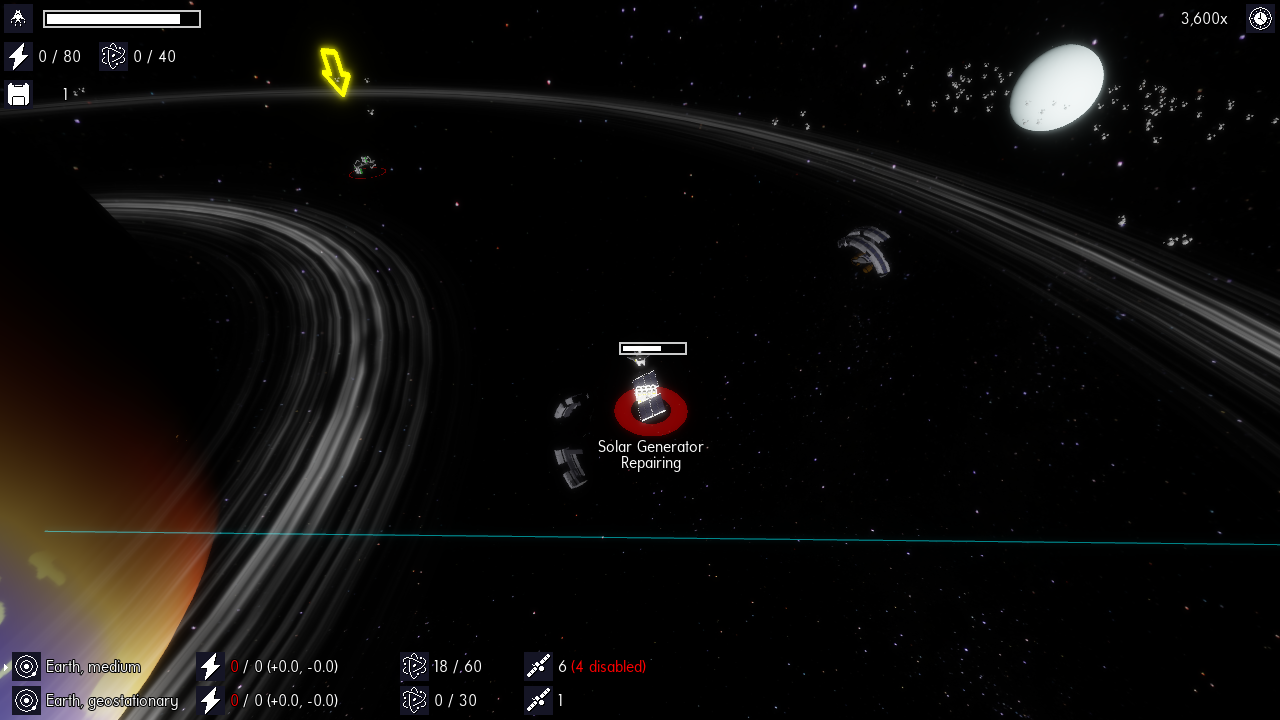Click the energy bolt icon next to 0 / 80
This screenshot has height=720, width=1280.
click(x=18, y=57)
